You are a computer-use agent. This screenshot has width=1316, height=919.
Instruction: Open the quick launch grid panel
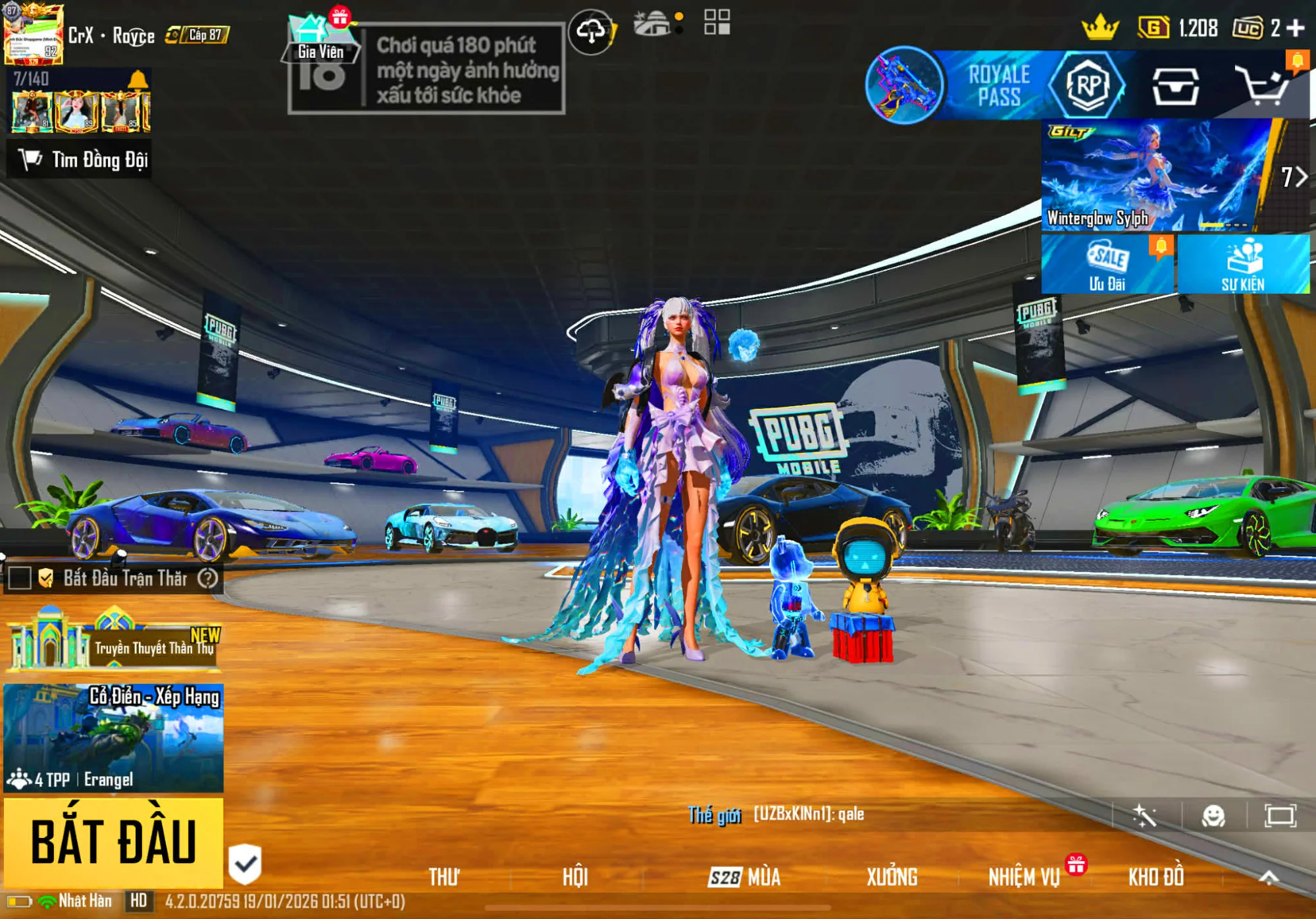coord(719,21)
